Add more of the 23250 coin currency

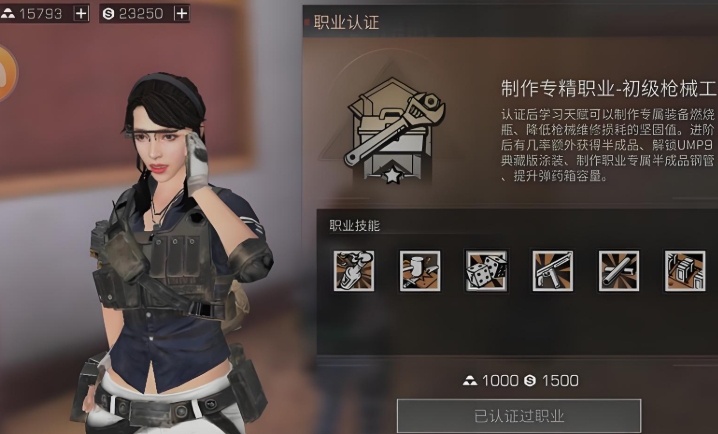click(x=180, y=13)
